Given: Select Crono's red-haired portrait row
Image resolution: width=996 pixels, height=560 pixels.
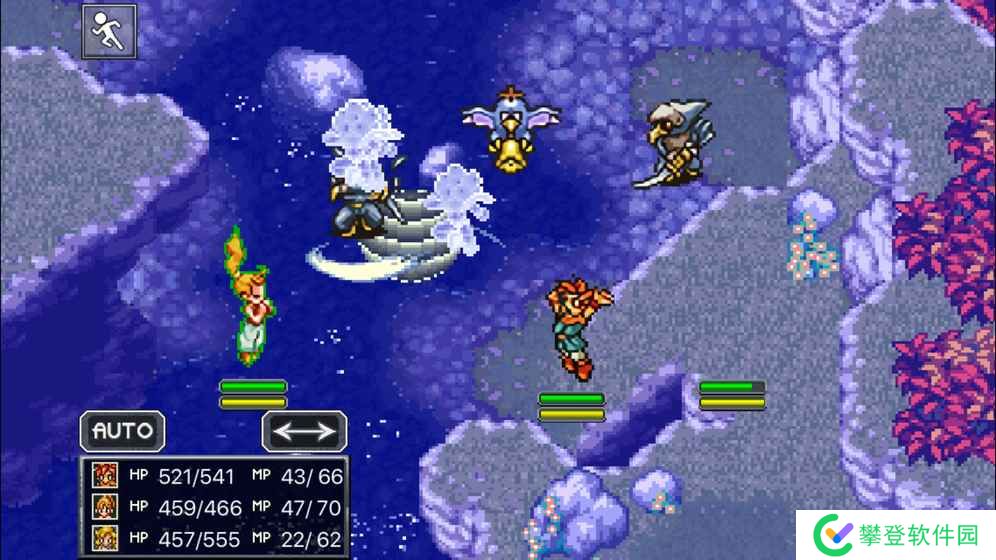Looking at the screenshot, I should click(213, 475).
